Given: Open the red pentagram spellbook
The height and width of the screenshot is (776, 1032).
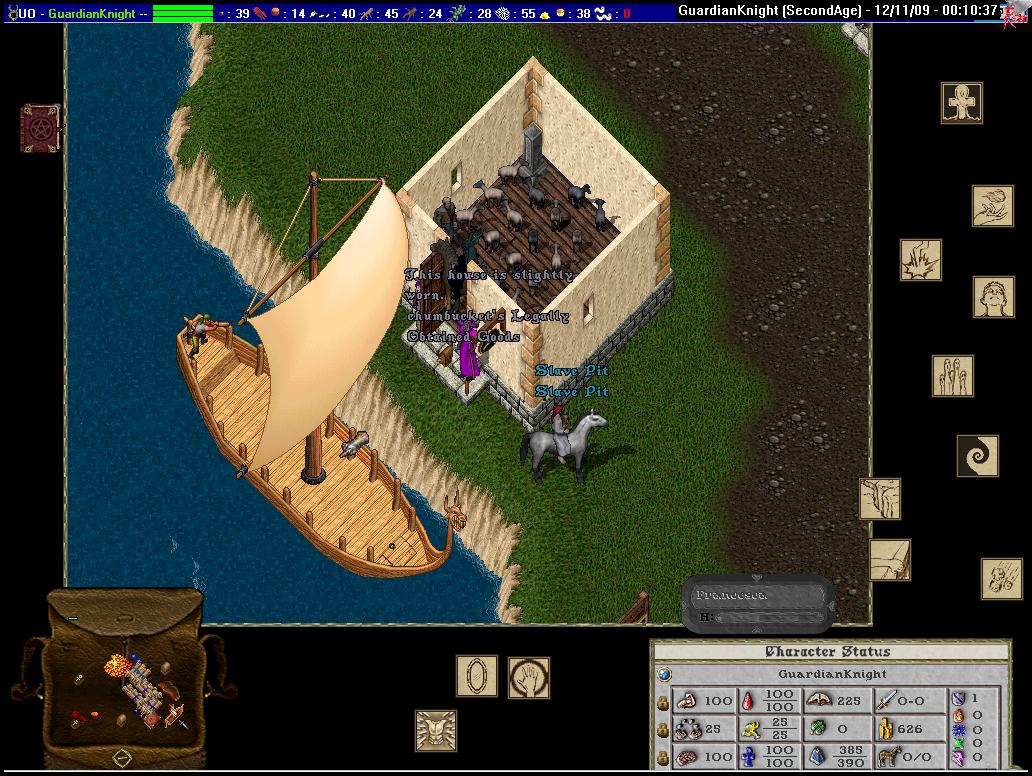Looking at the screenshot, I should [x=40, y=128].
